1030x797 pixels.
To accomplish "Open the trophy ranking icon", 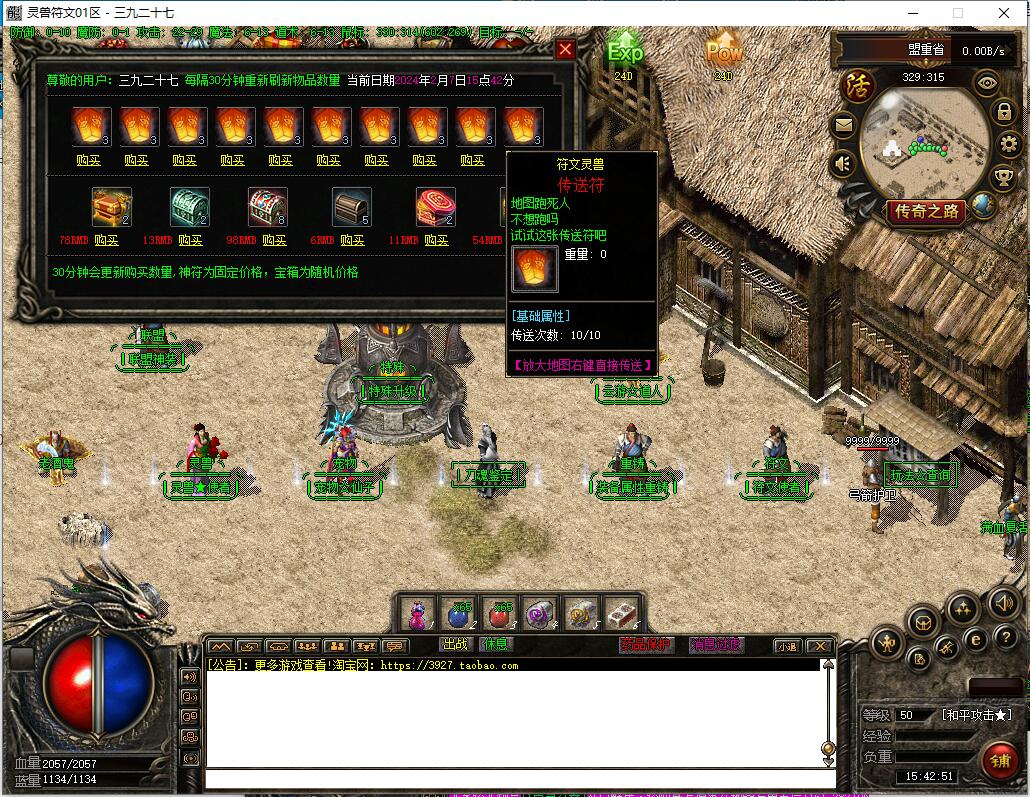I will 1004,178.
